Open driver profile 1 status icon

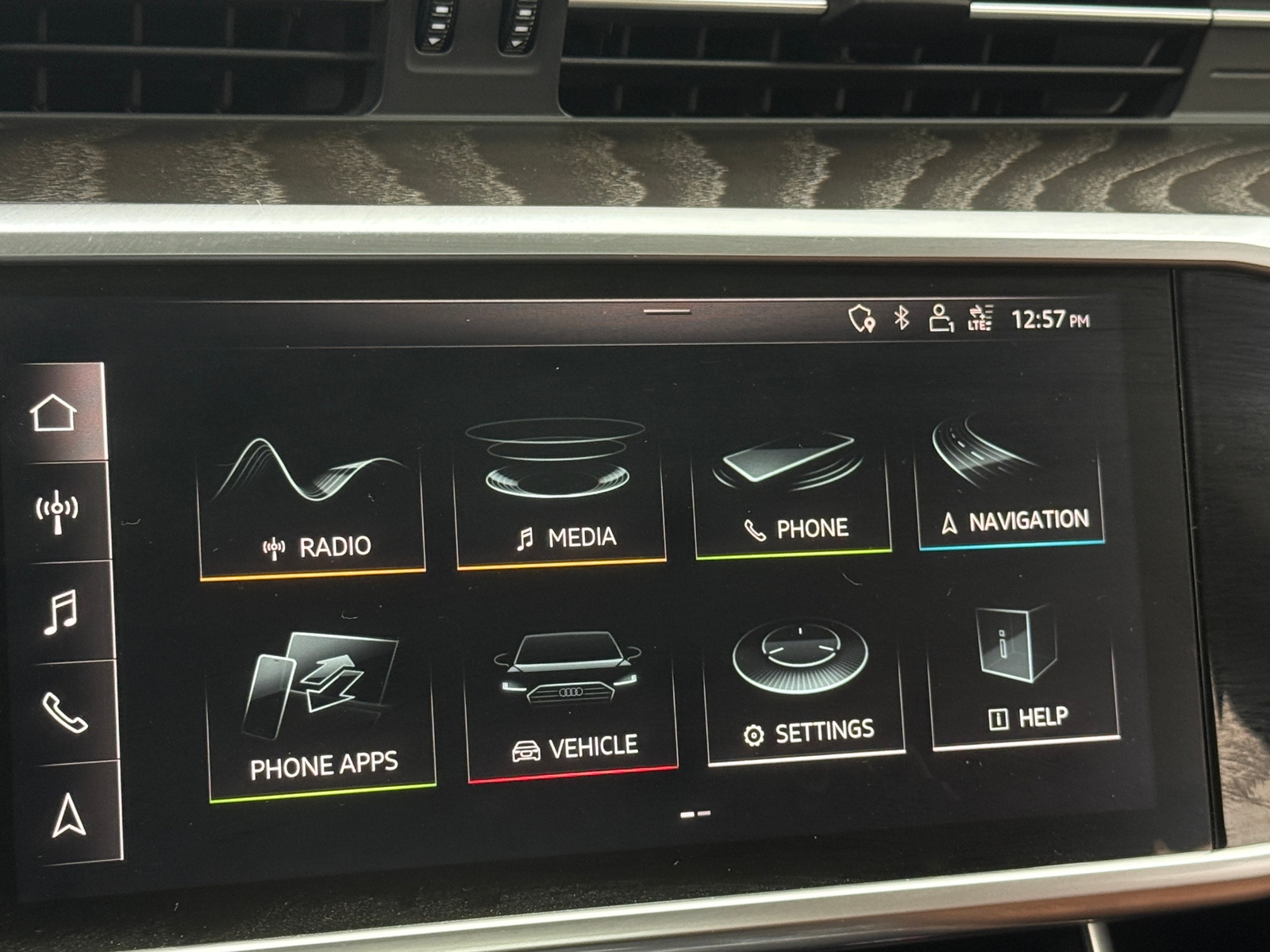[941, 317]
